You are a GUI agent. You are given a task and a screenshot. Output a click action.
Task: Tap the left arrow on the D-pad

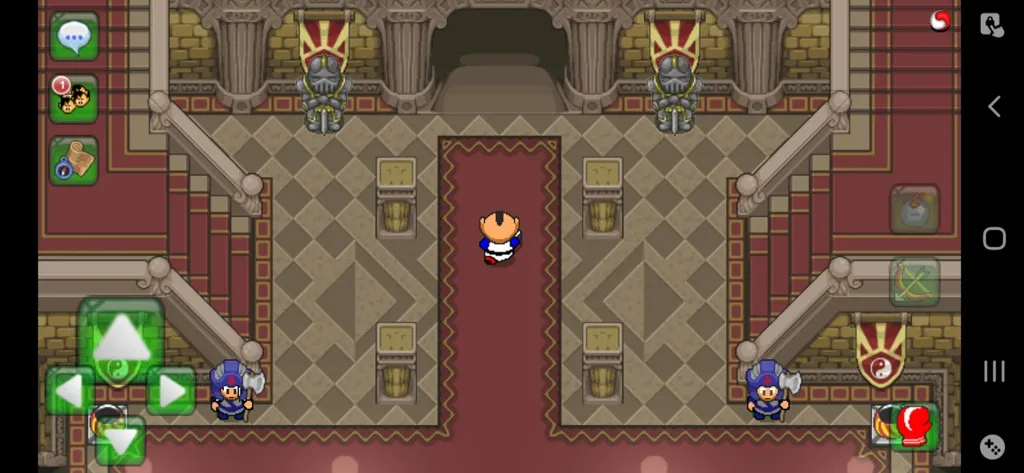point(68,390)
